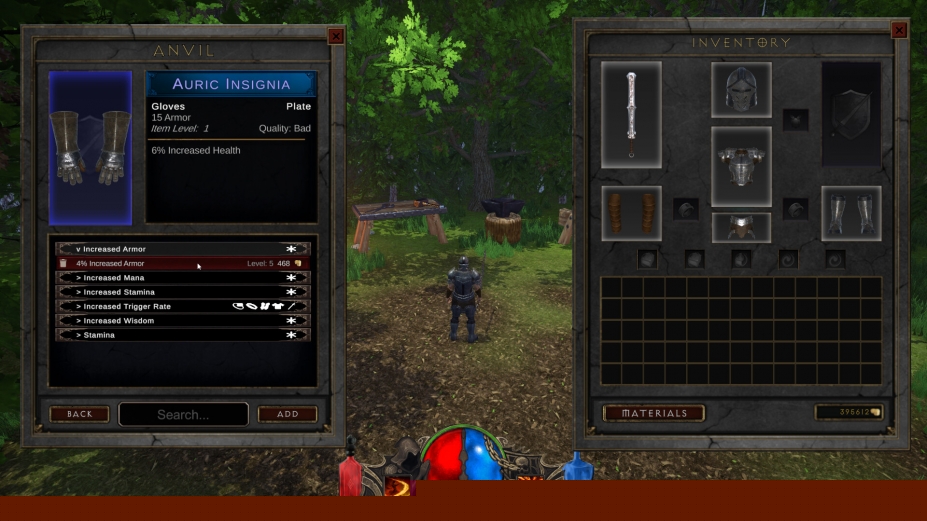Screen dimensions: 927x521
Task: Go back using the Back button
Action: click(79, 414)
